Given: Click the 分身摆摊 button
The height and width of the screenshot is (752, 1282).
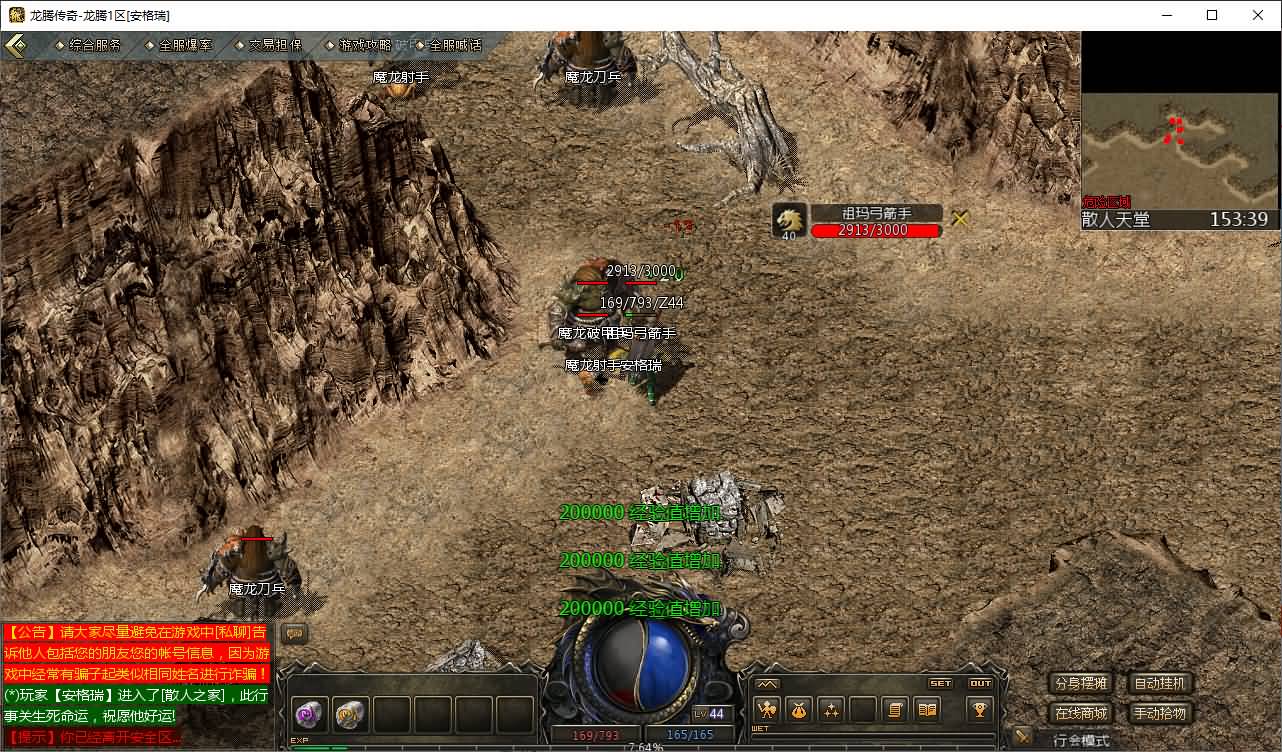Looking at the screenshot, I should [1081, 684].
